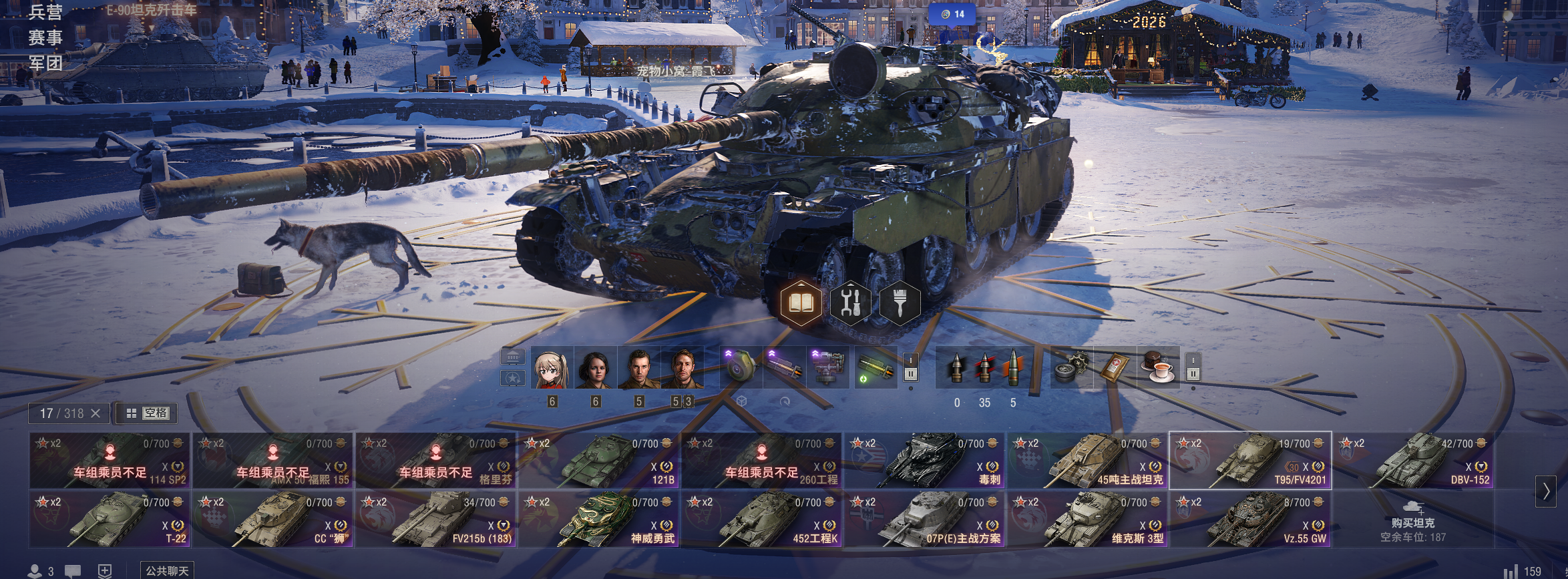Screen dimensions: 1568x579
Task: Select the 毒刺 tank tile
Action: [x=925, y=461]
